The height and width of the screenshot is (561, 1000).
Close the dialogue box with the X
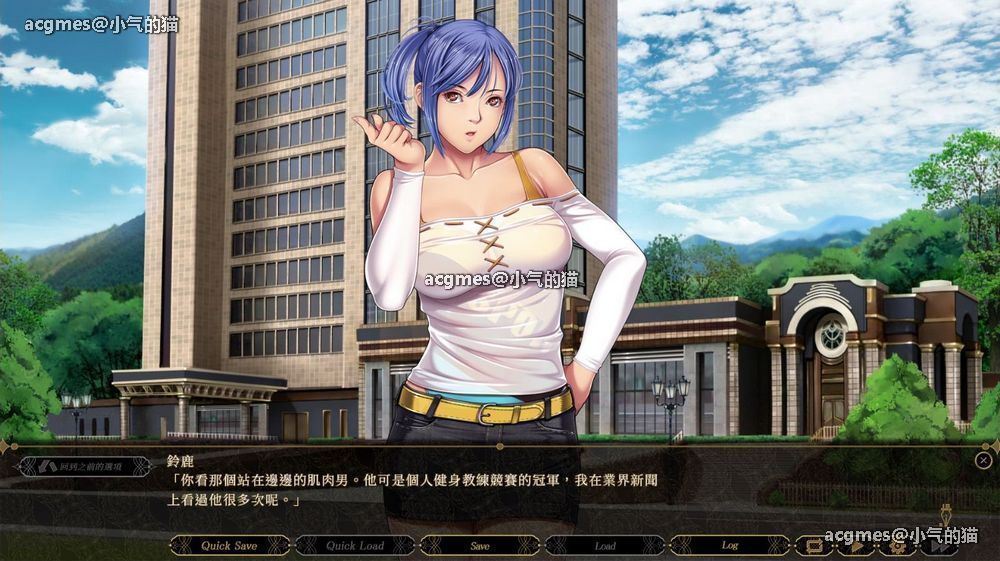click(x=983, y=460)
